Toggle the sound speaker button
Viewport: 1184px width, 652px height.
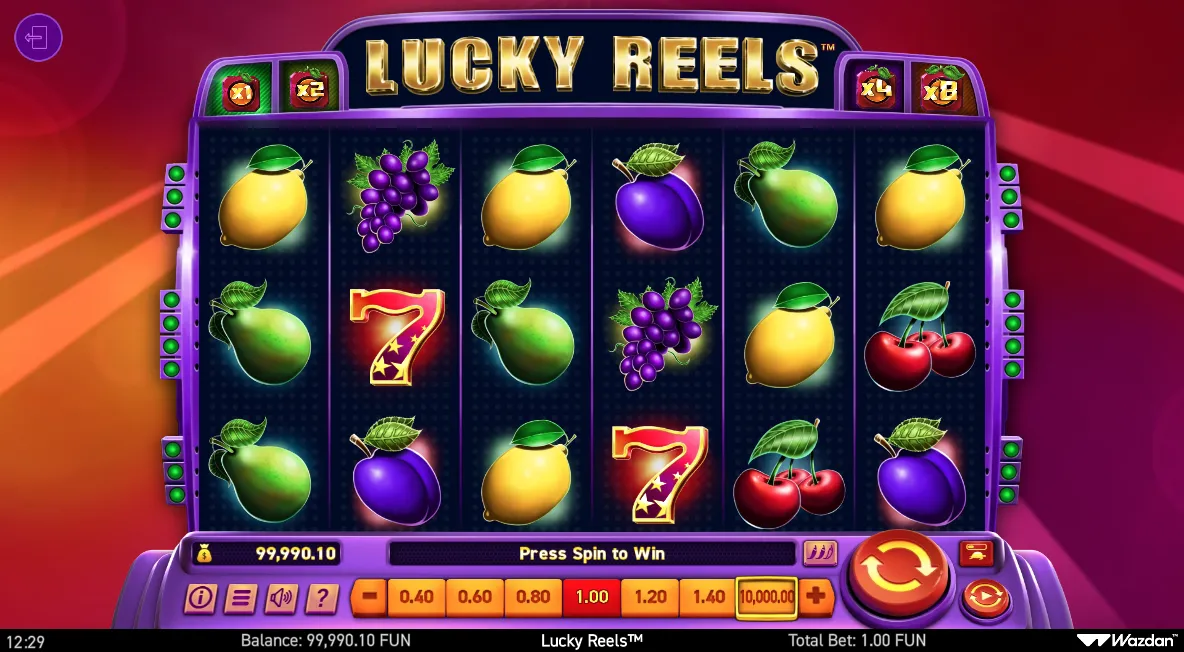click(281, 598)
